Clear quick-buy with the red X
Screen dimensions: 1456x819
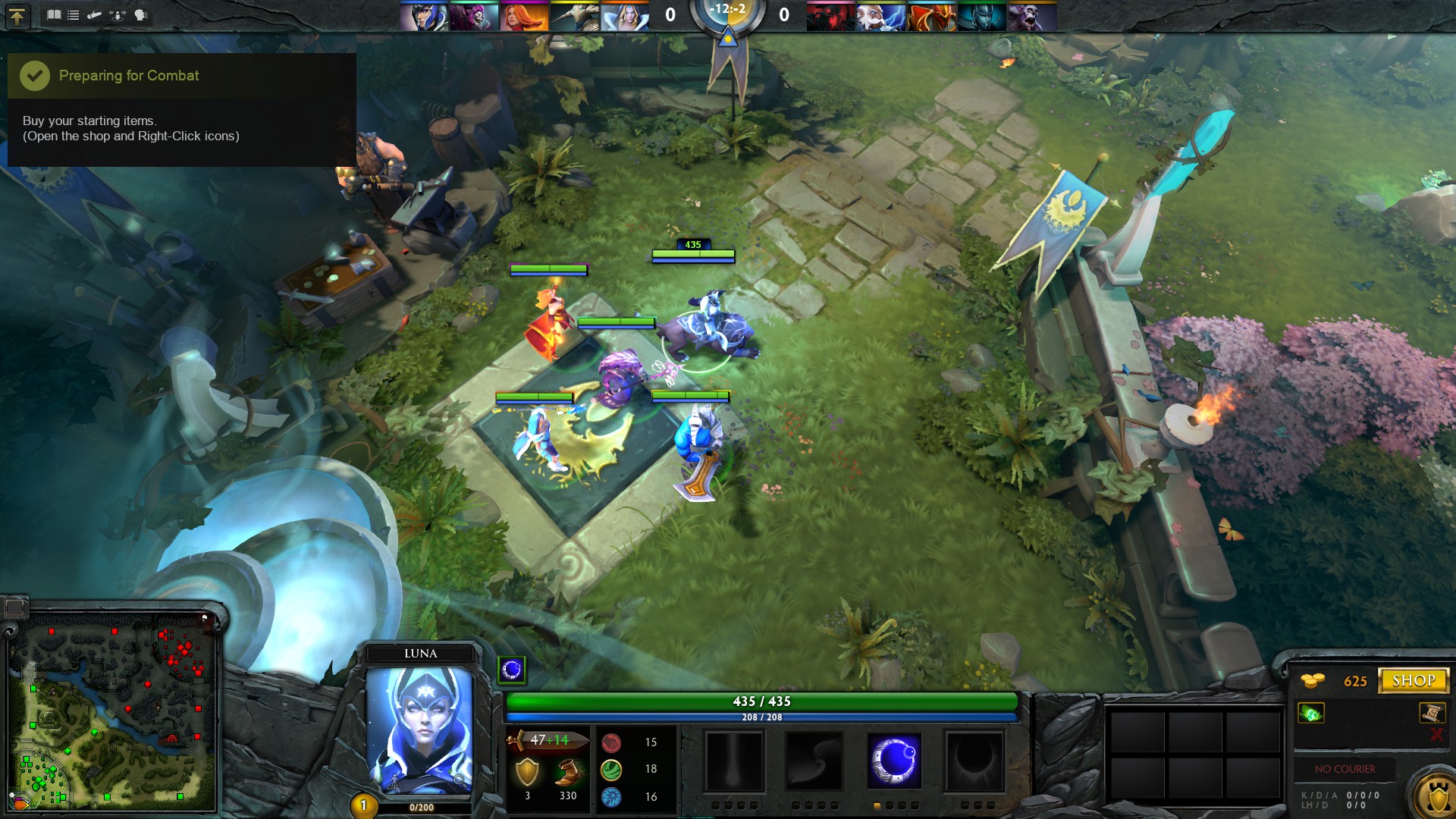click(1436, 734)
